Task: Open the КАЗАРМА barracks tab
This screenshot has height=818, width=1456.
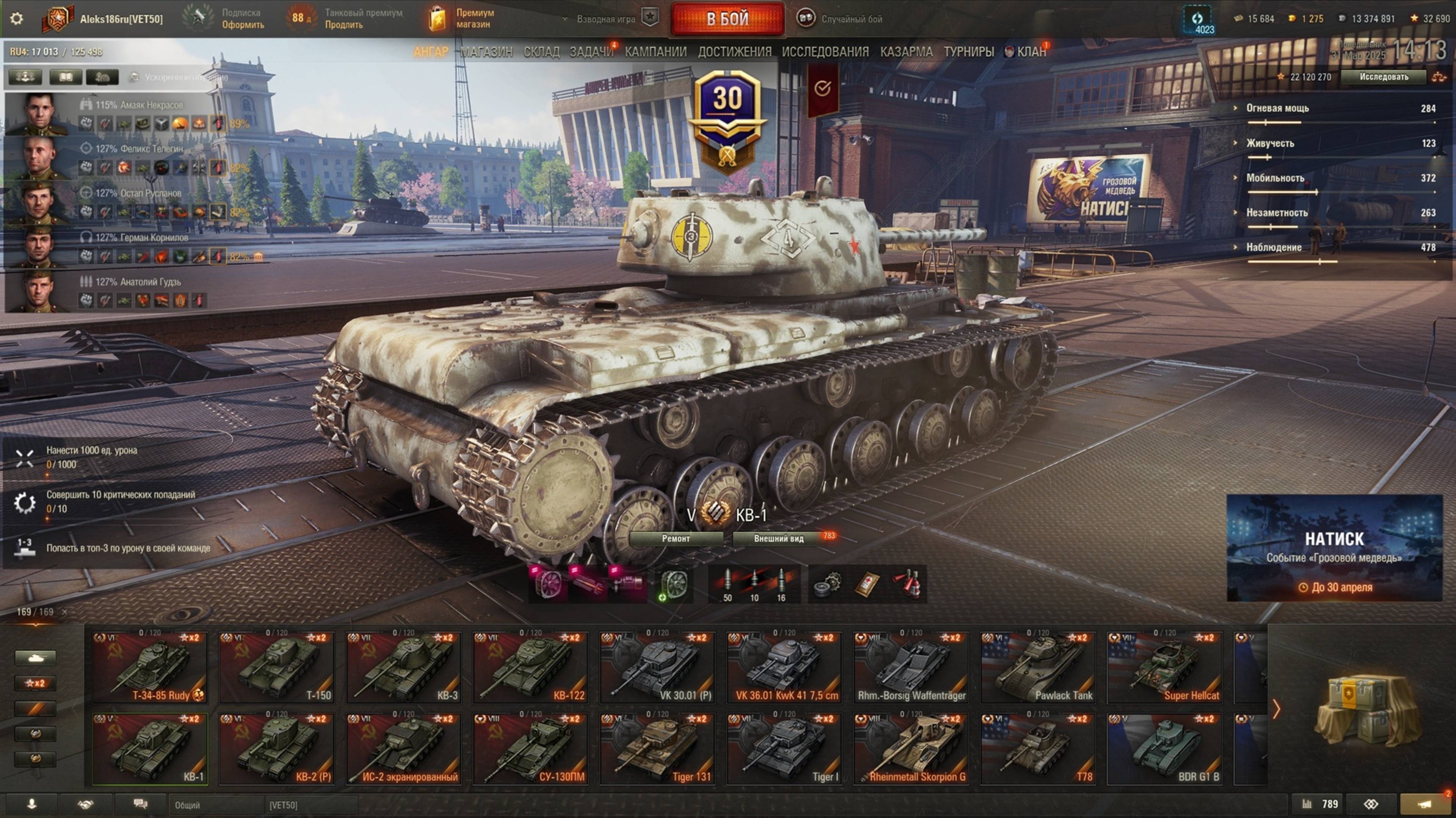Action: click(x=906, y=52)
